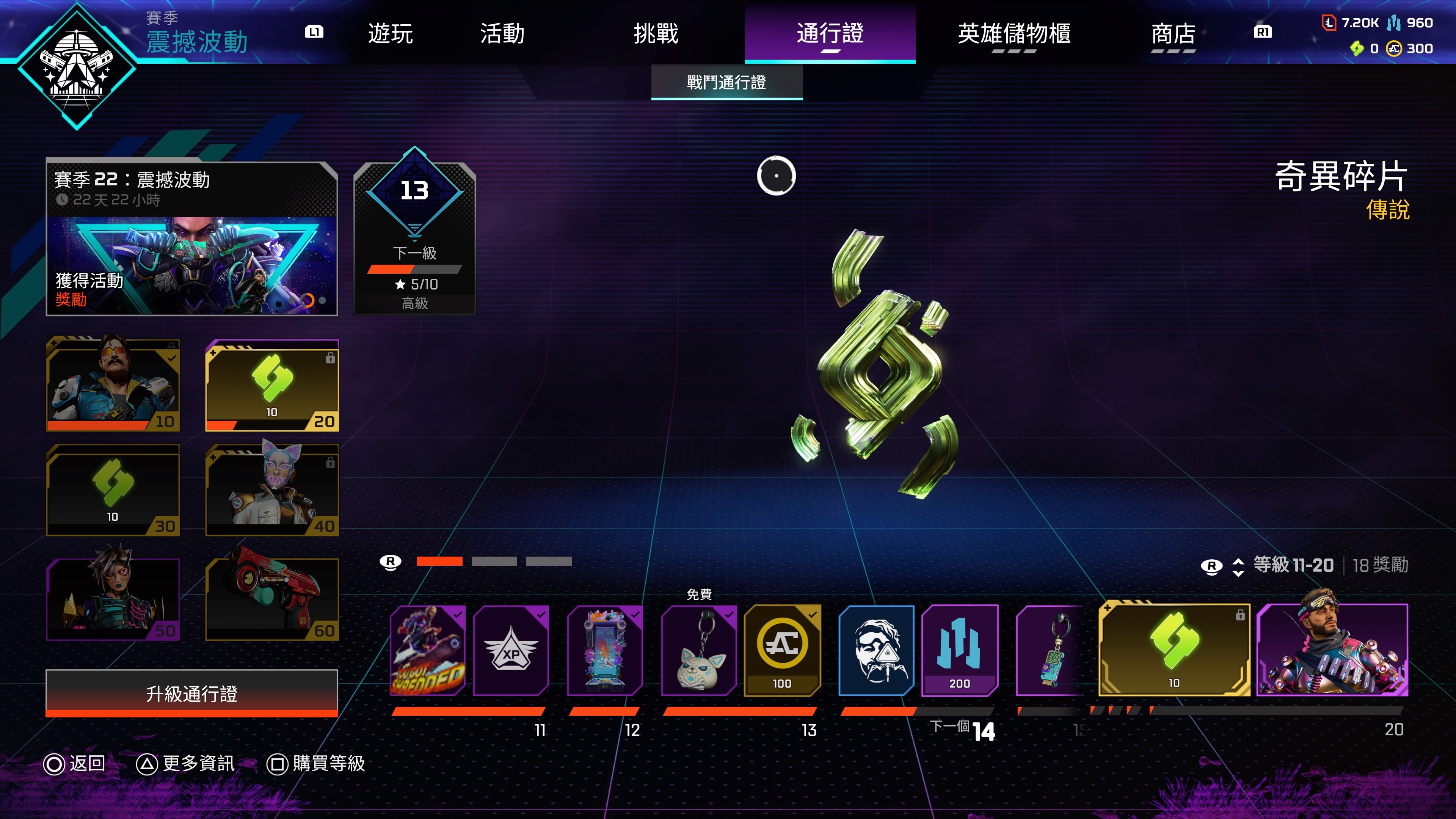Click the avatar reward icon after level 13
Viewport: 1456px width, 819px height.
(x=877, y=651)
